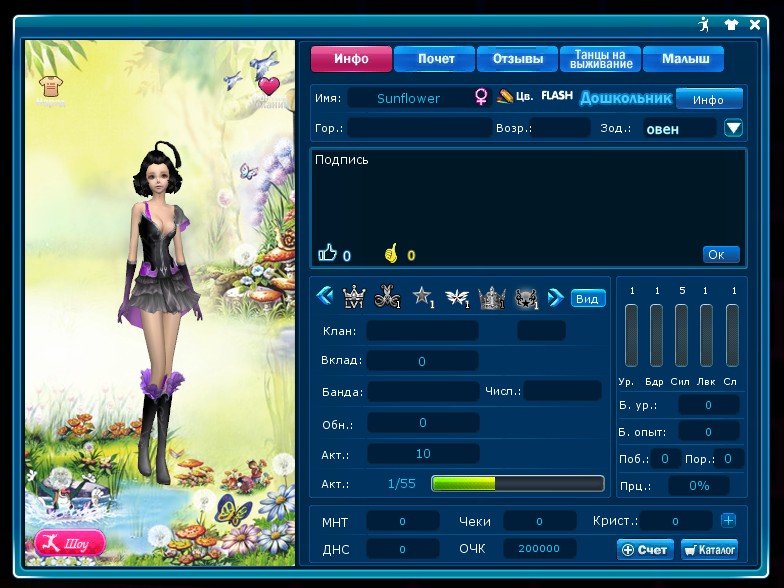Open the Почет tab
784x588 pixels.
pos(435,59)
